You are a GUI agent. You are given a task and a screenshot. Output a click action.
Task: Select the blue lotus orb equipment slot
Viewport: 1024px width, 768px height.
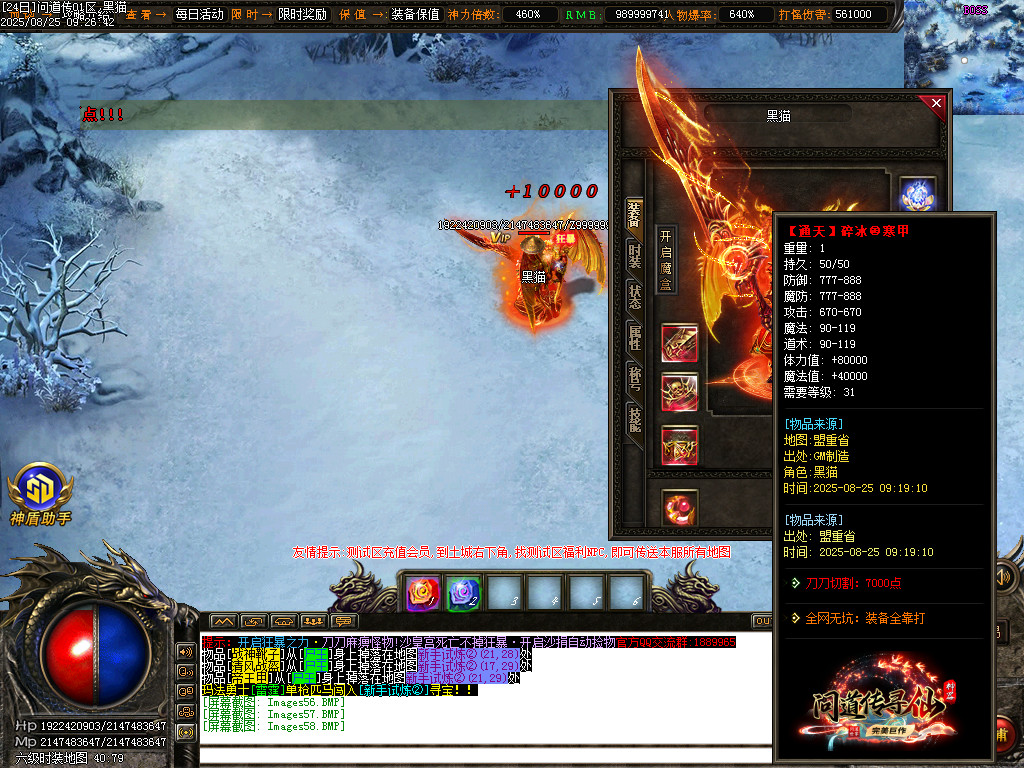click(x=916, y=195)
